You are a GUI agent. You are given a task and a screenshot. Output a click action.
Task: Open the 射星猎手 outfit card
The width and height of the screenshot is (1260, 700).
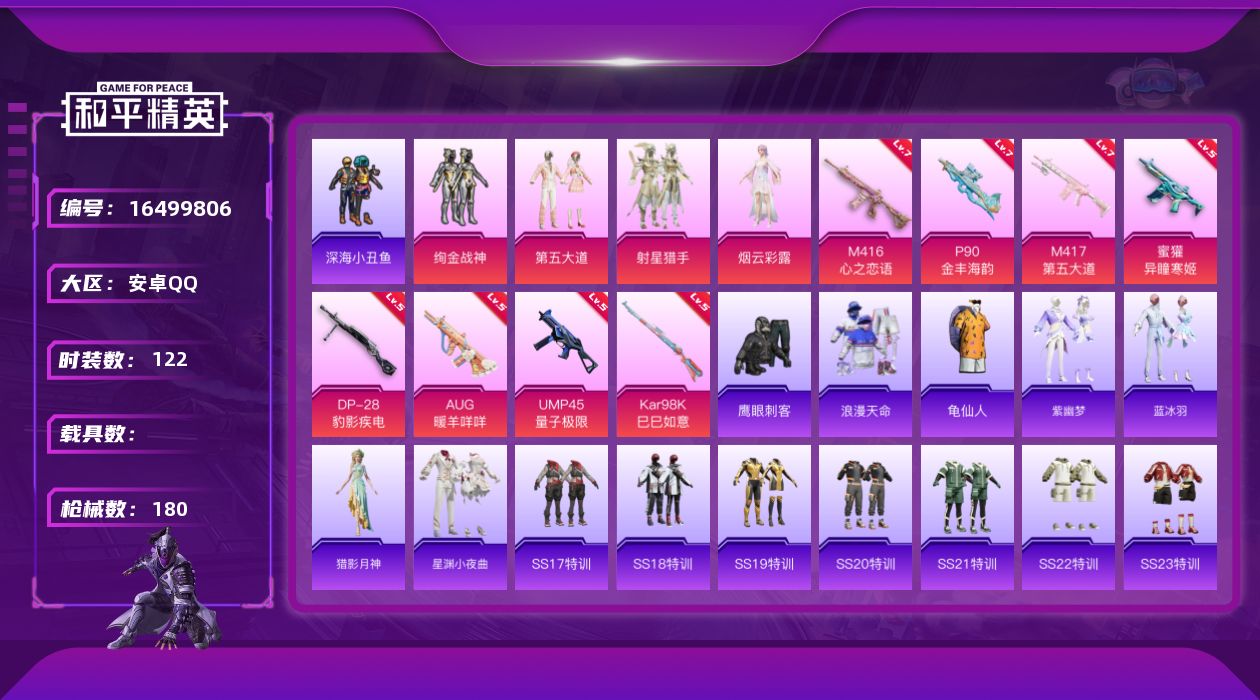point(663,211)
